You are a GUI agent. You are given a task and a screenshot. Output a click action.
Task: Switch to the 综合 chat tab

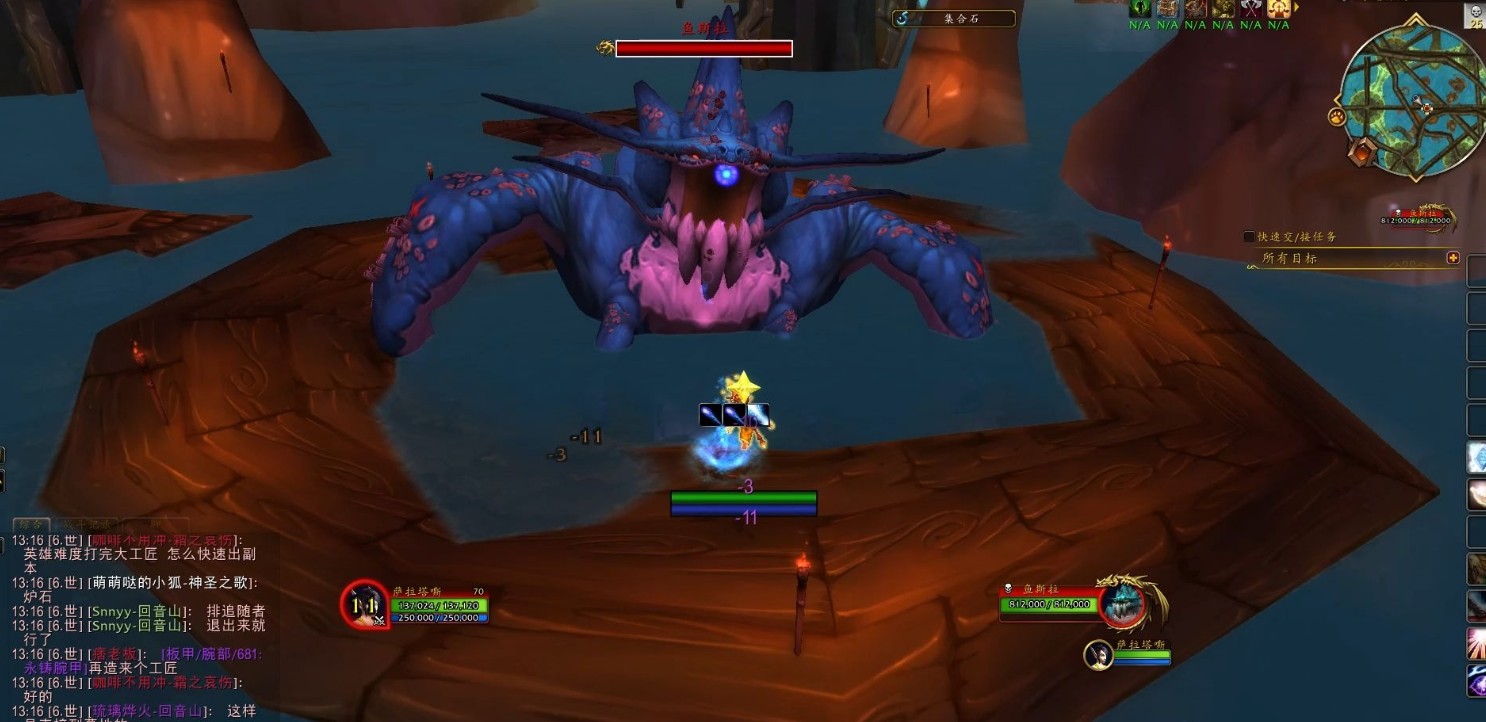tap(31, 524)
